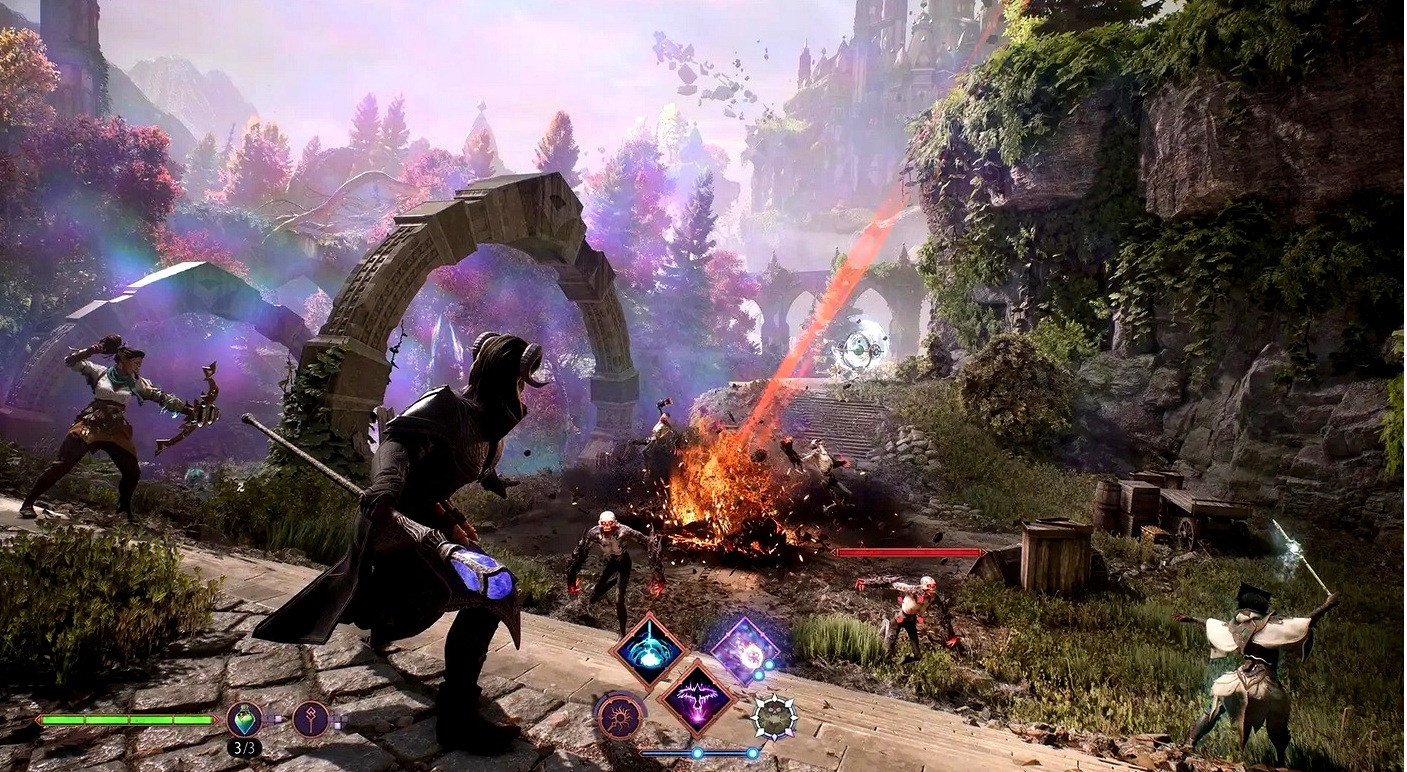Use the green healing potion
The height and width of the screenshot is (772, 1407).
[244, 719]
